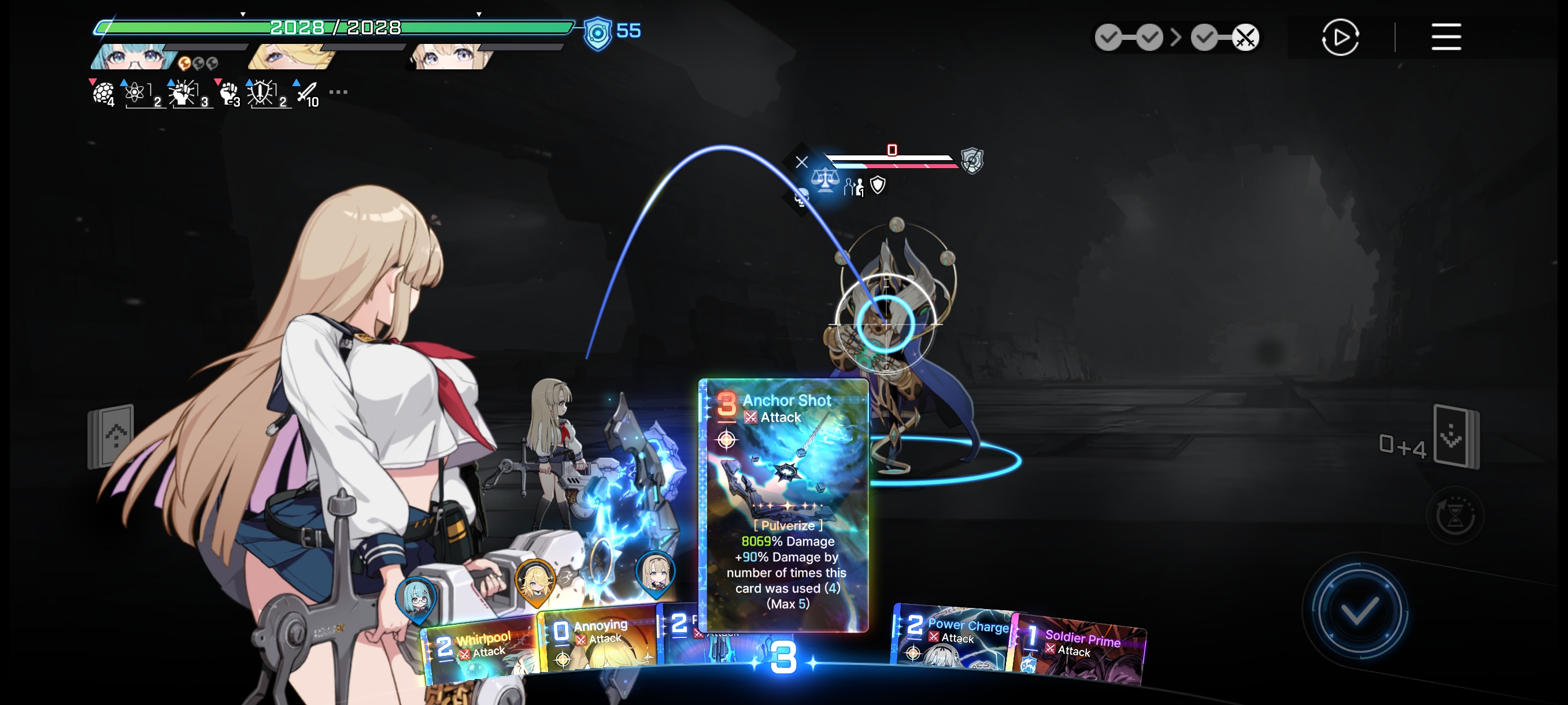Toggle the auto-play battle button
The height and width of the screenshot is (705, 1568).
(1340, 37)
